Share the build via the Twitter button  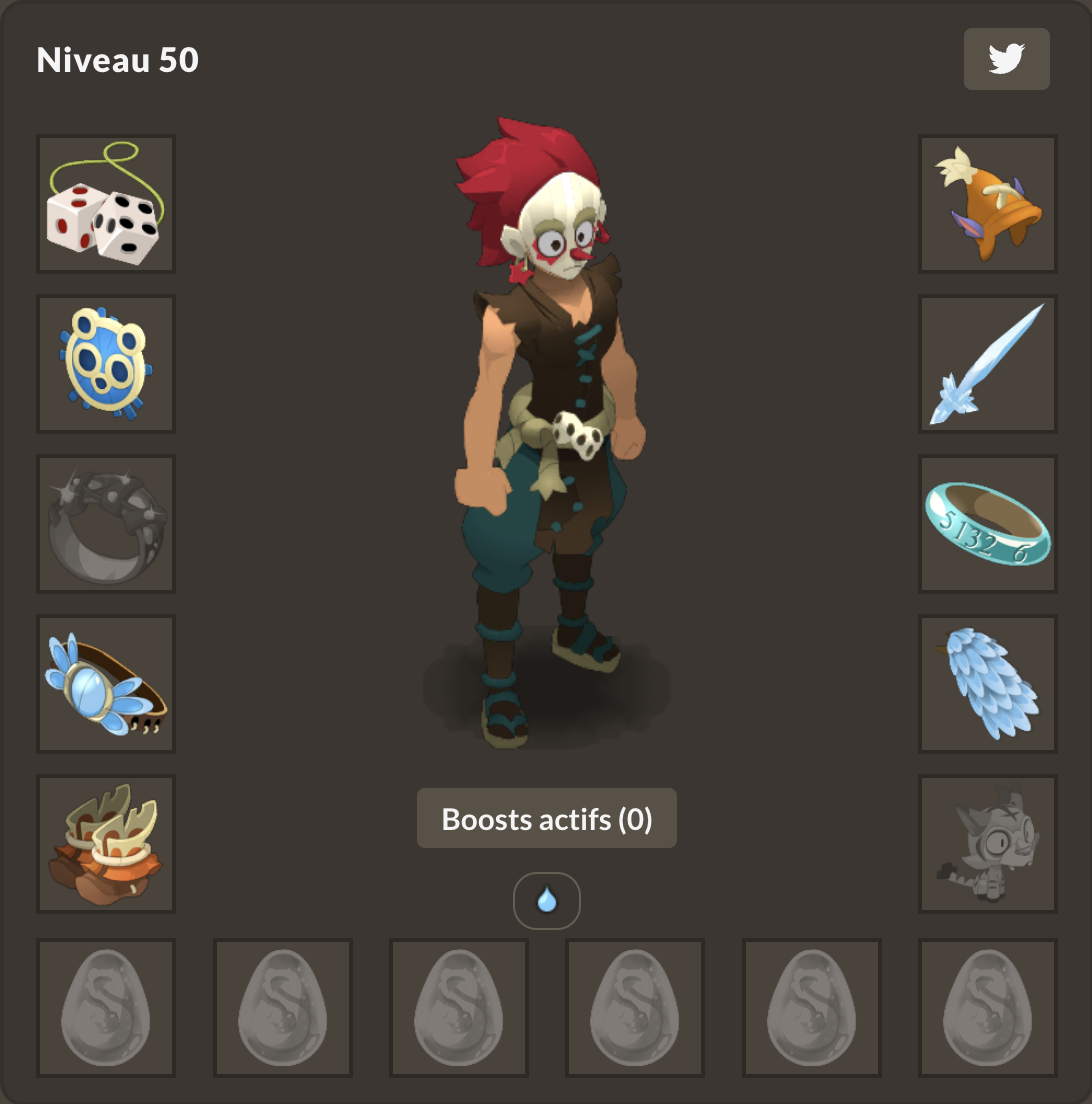1006,59
